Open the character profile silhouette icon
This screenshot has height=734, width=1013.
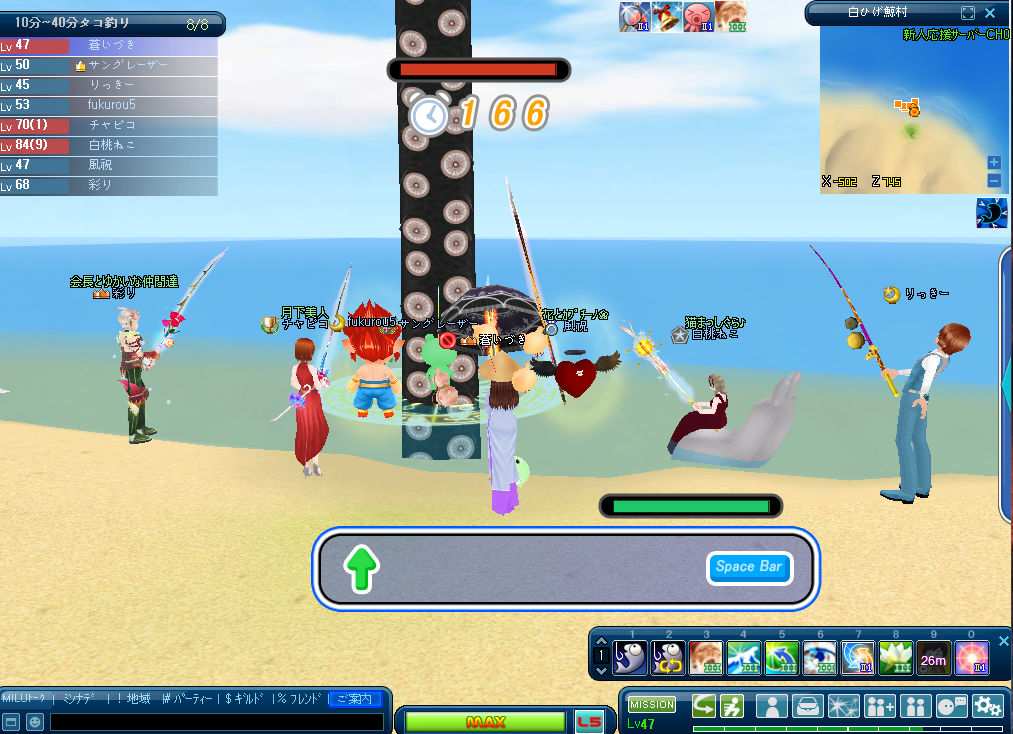pos(772,706)
